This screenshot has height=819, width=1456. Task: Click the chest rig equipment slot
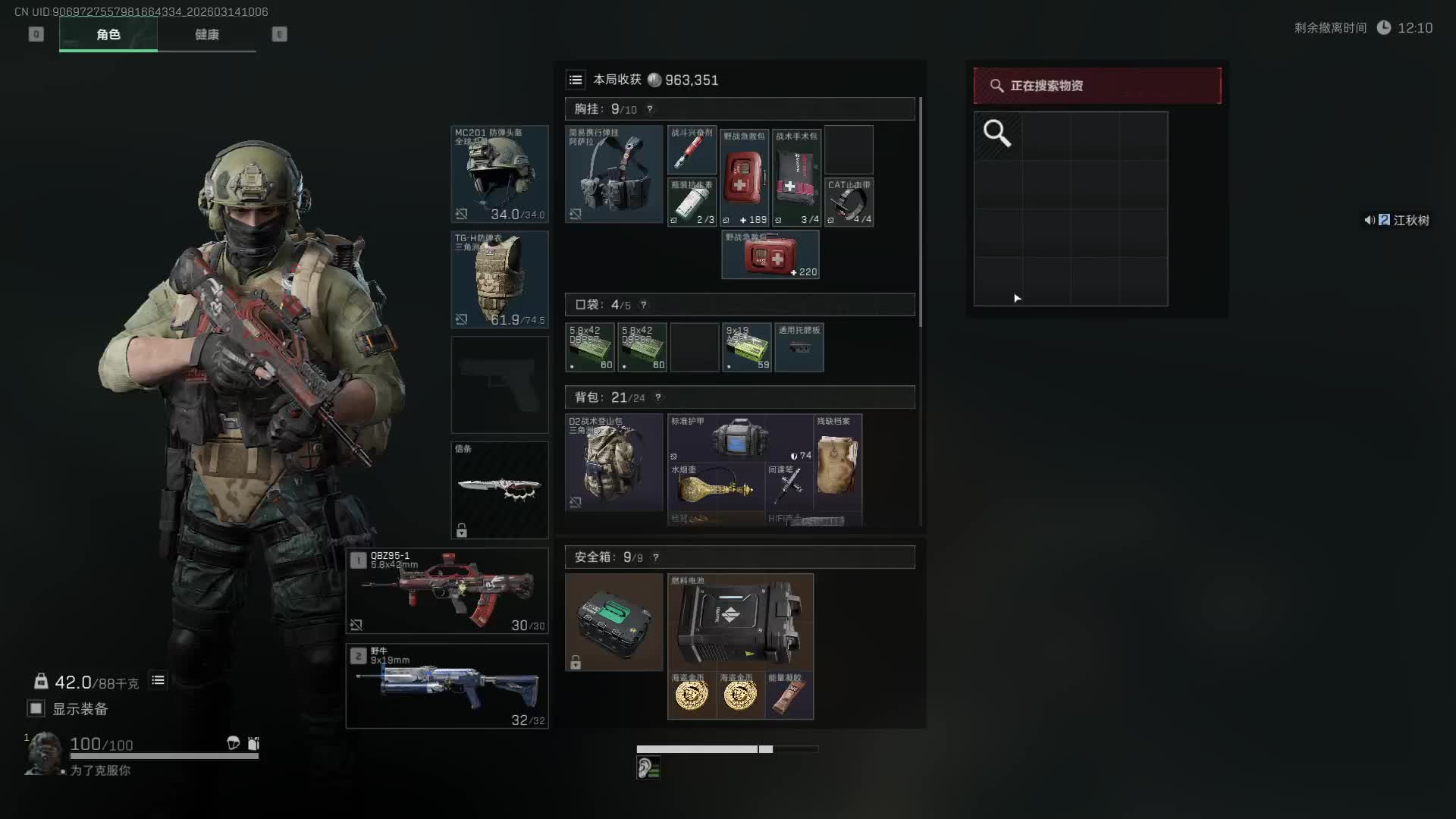(x=613, y=174)
